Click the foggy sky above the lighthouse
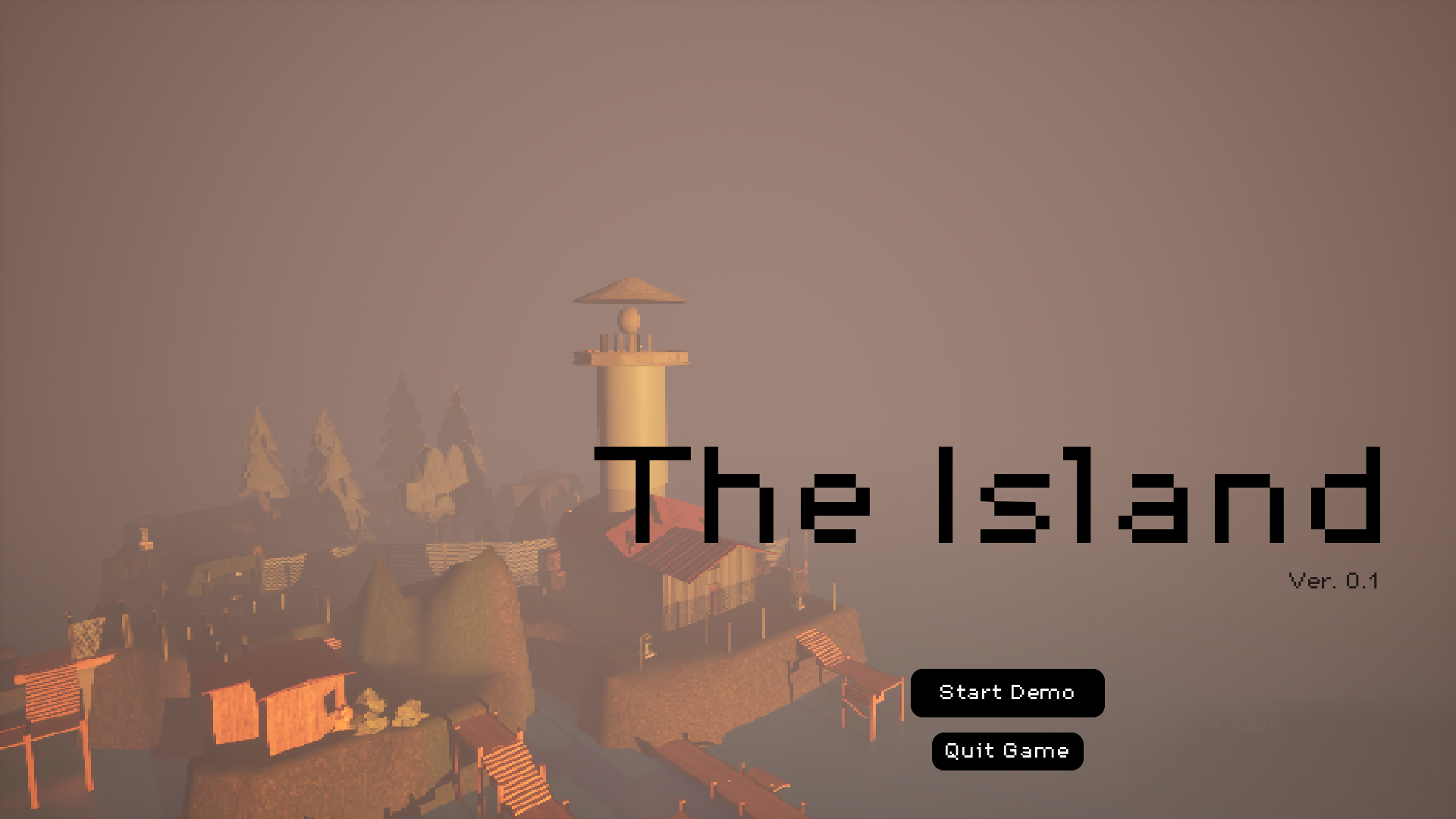The width and height of the screenshot is (1456, 819). (x=629, y=152)
